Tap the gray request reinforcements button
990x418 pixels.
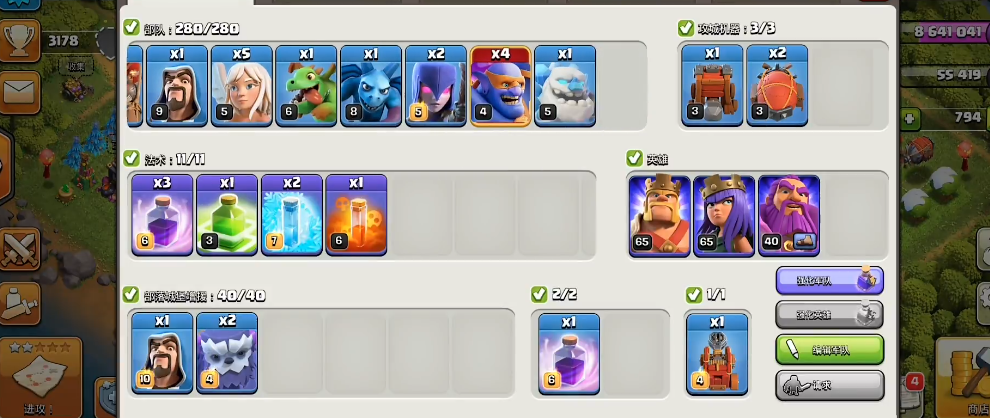(x=829, y=385)
